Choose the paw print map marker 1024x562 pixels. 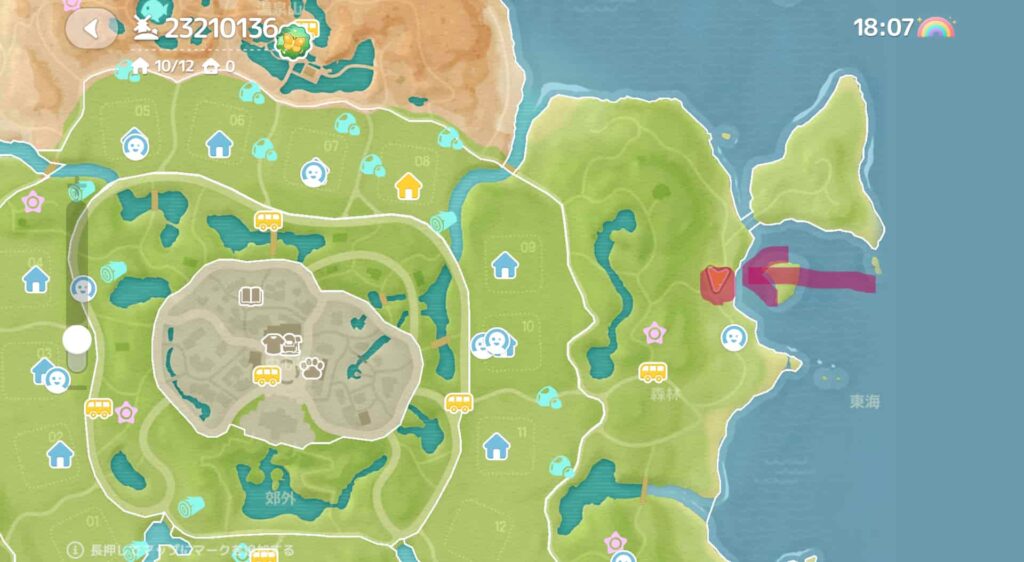311,369
